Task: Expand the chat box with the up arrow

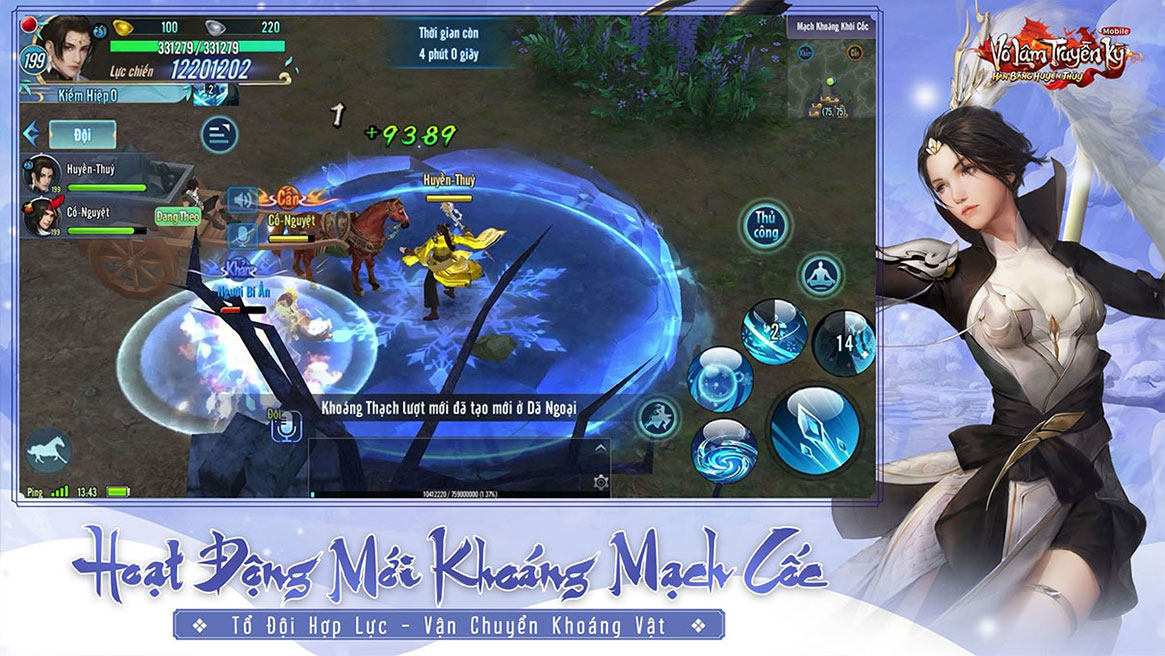Action: point(600,449)
